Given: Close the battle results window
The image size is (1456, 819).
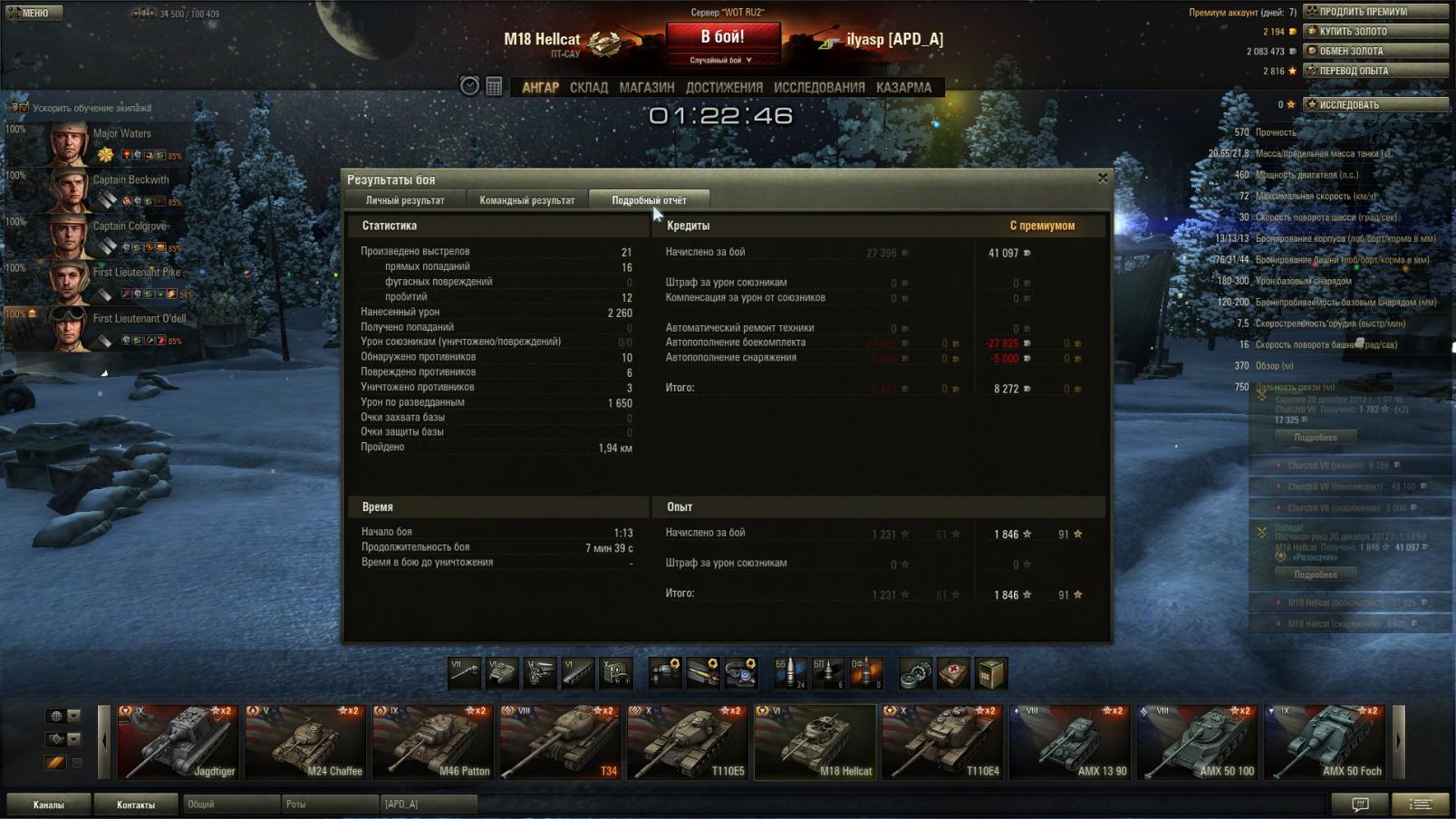Looking at the screenshot, I should (1103, 178).
